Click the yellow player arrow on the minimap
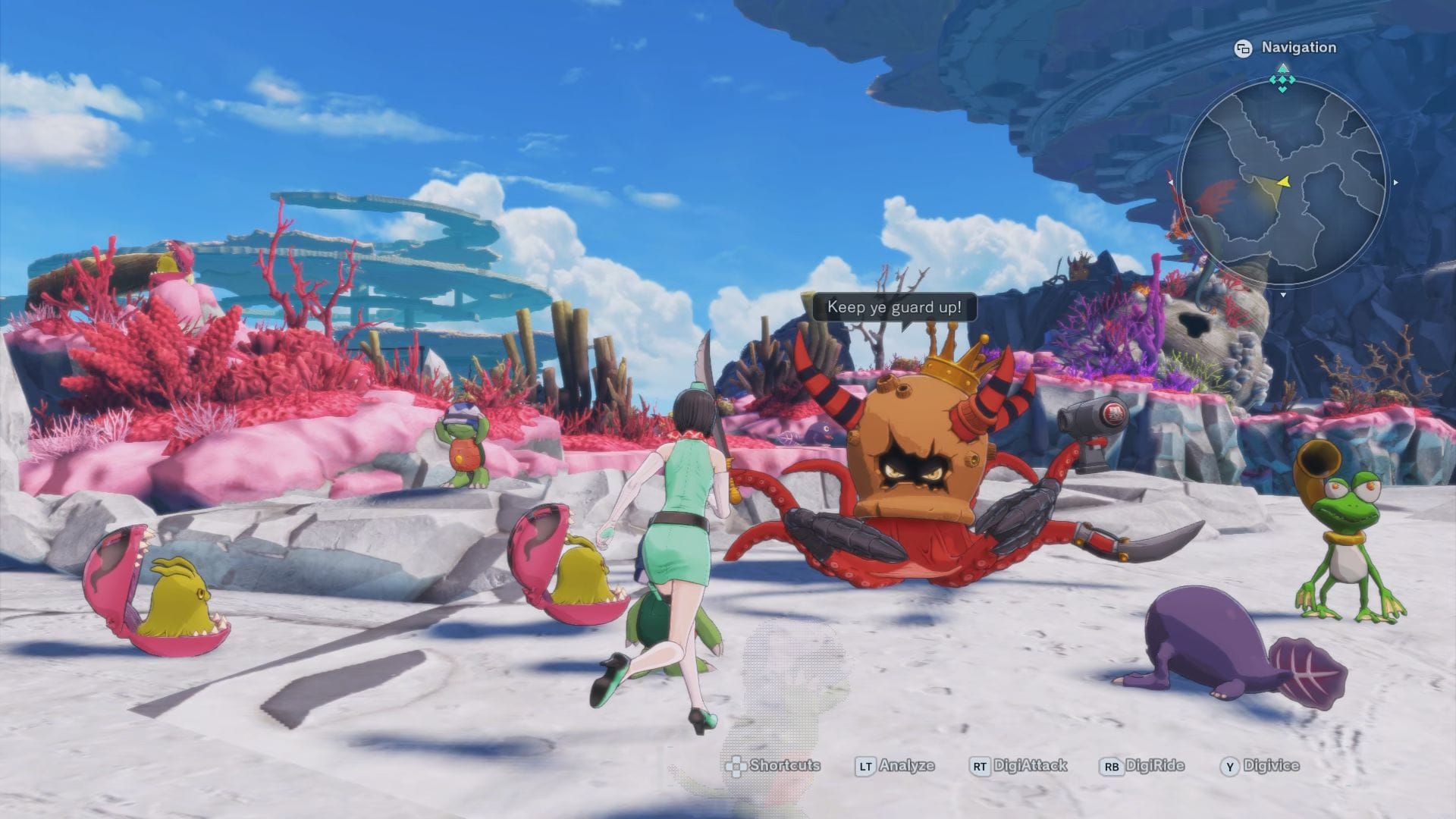The height and width of the screenshot is (819, 1456). click(1283, 182)
